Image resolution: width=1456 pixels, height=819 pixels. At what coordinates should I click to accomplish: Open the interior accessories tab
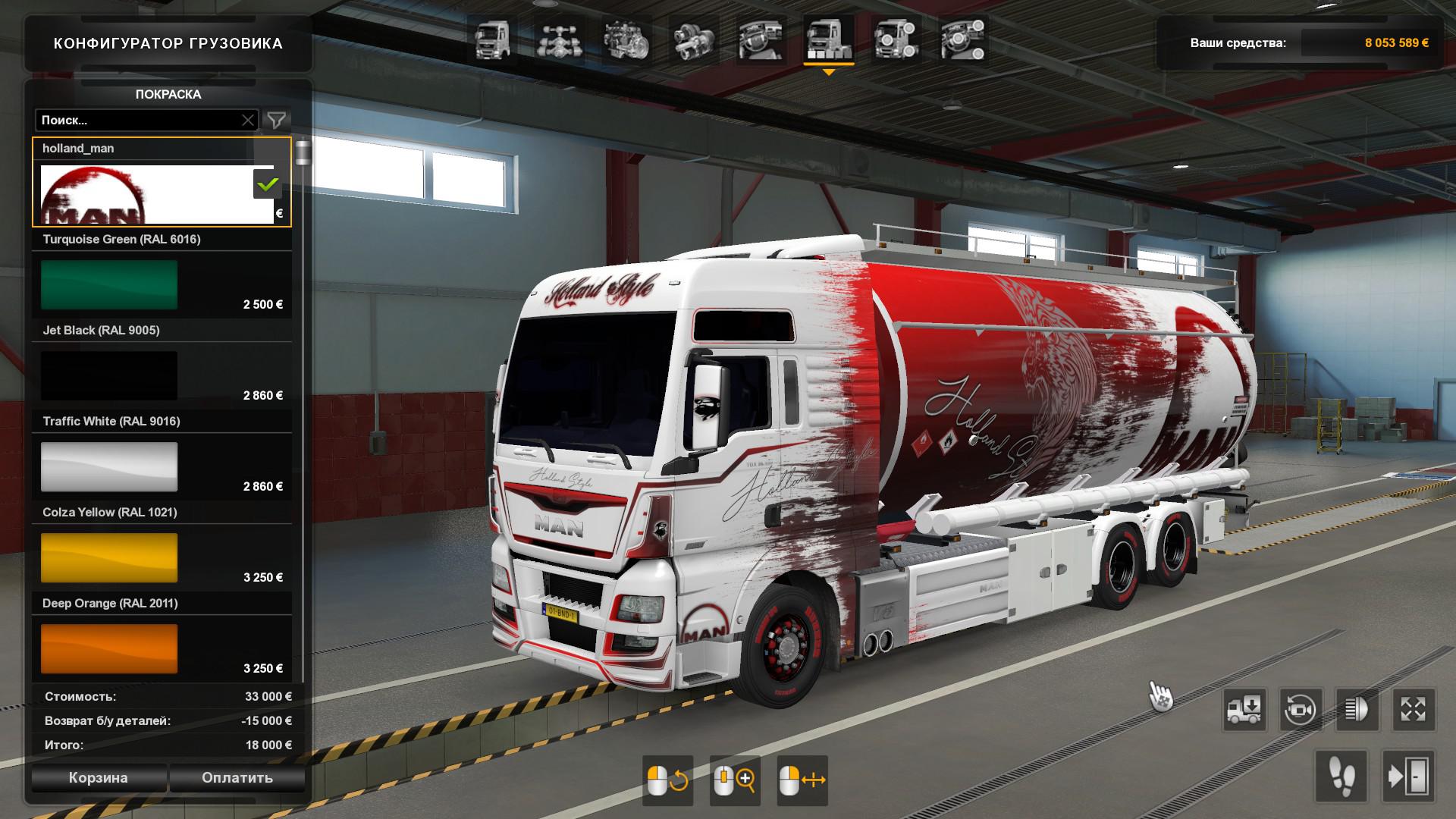(x=962, y=40)
